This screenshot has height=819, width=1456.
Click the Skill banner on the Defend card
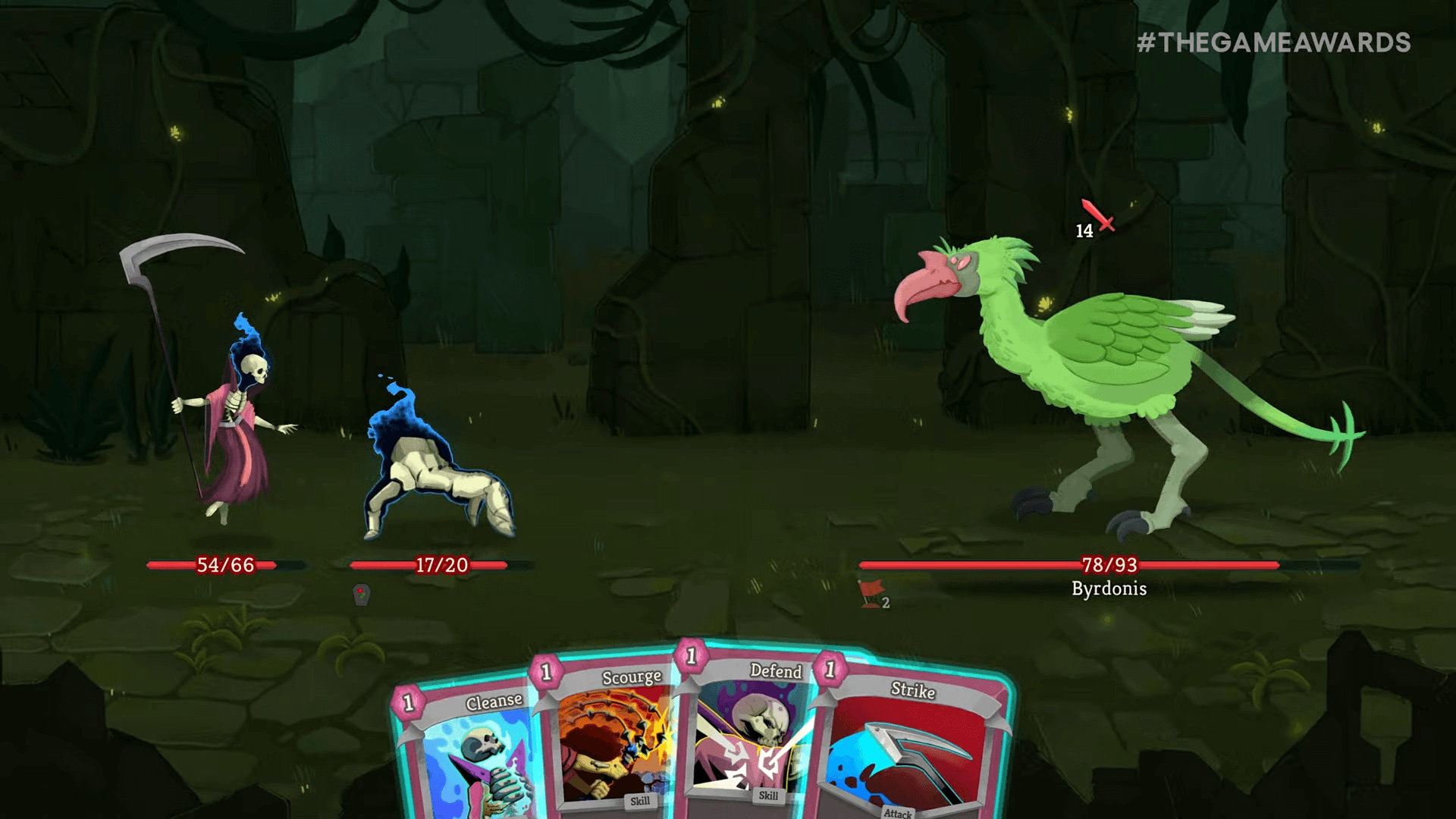coord(768,798)
